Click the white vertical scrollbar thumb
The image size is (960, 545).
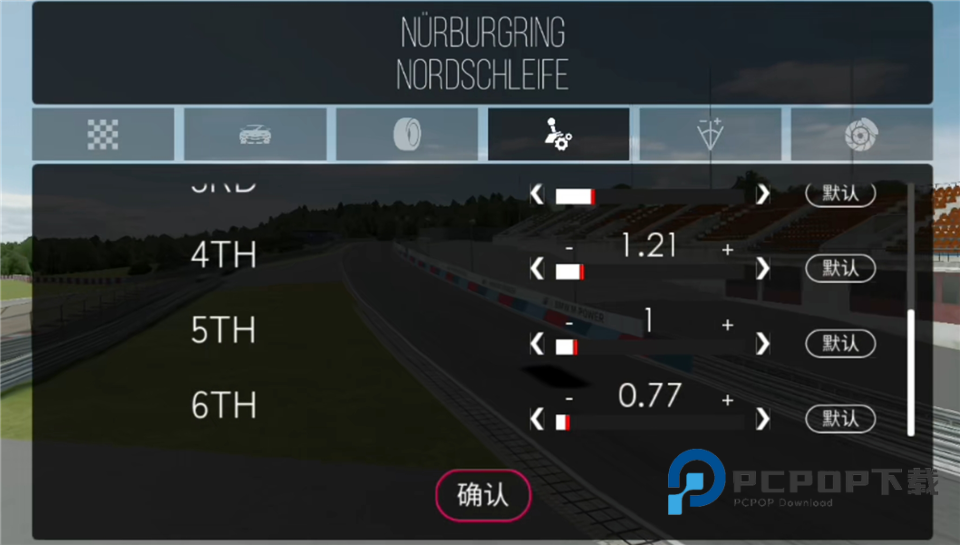(910, 372)
